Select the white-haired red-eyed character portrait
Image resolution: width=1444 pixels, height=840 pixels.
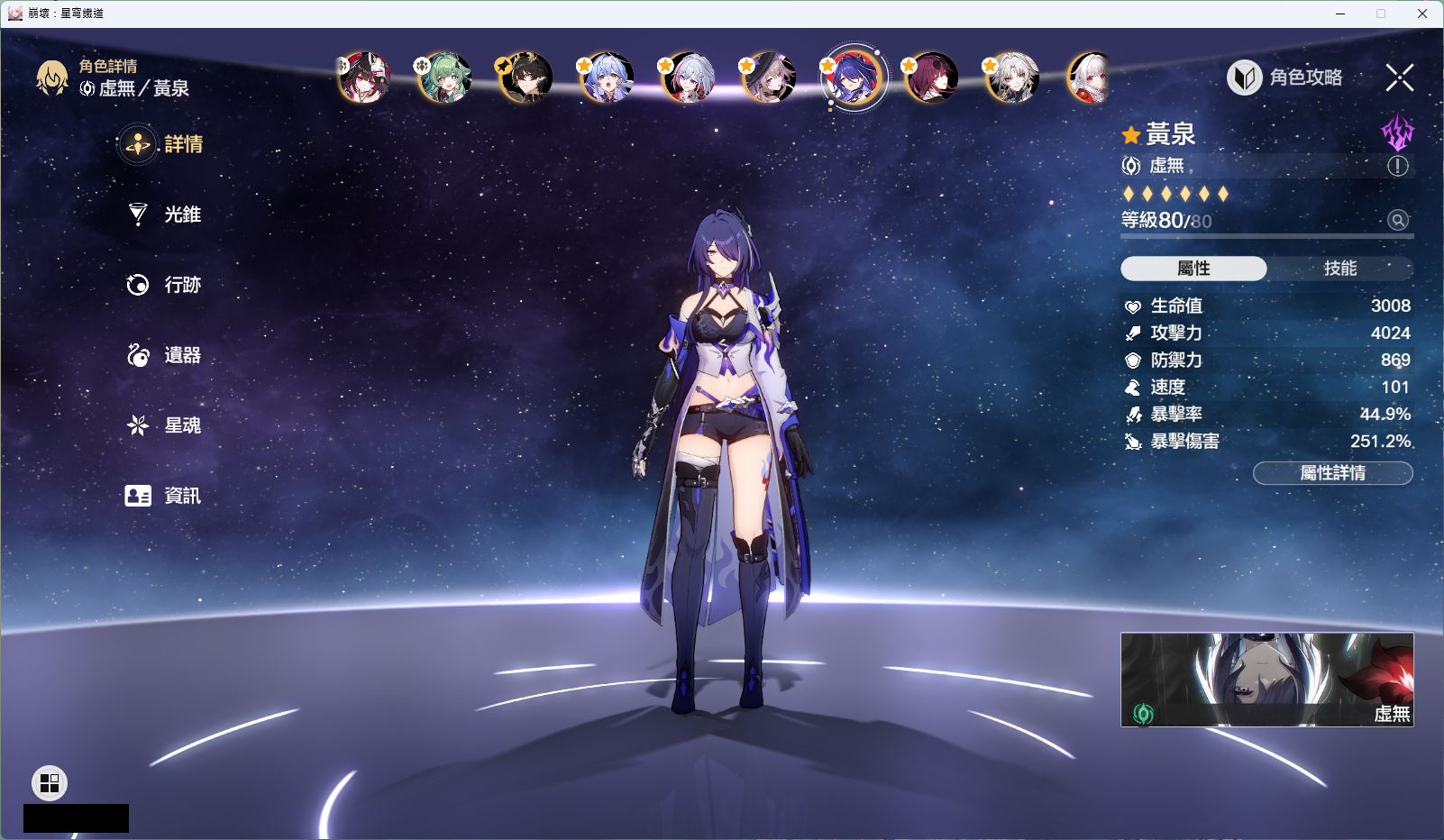point(1089,78)
